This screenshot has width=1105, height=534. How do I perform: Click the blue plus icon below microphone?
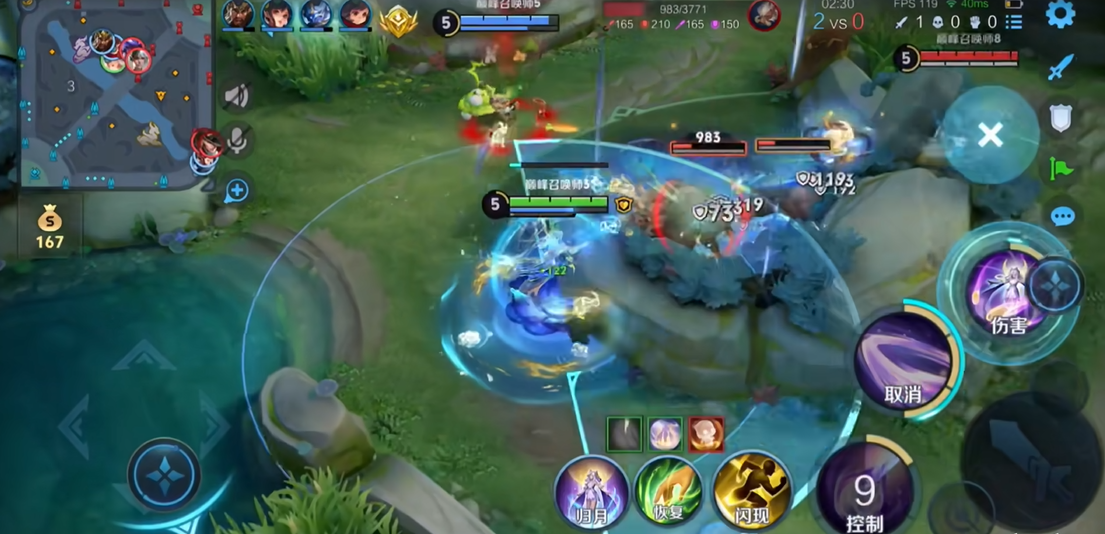coord(237,190)
